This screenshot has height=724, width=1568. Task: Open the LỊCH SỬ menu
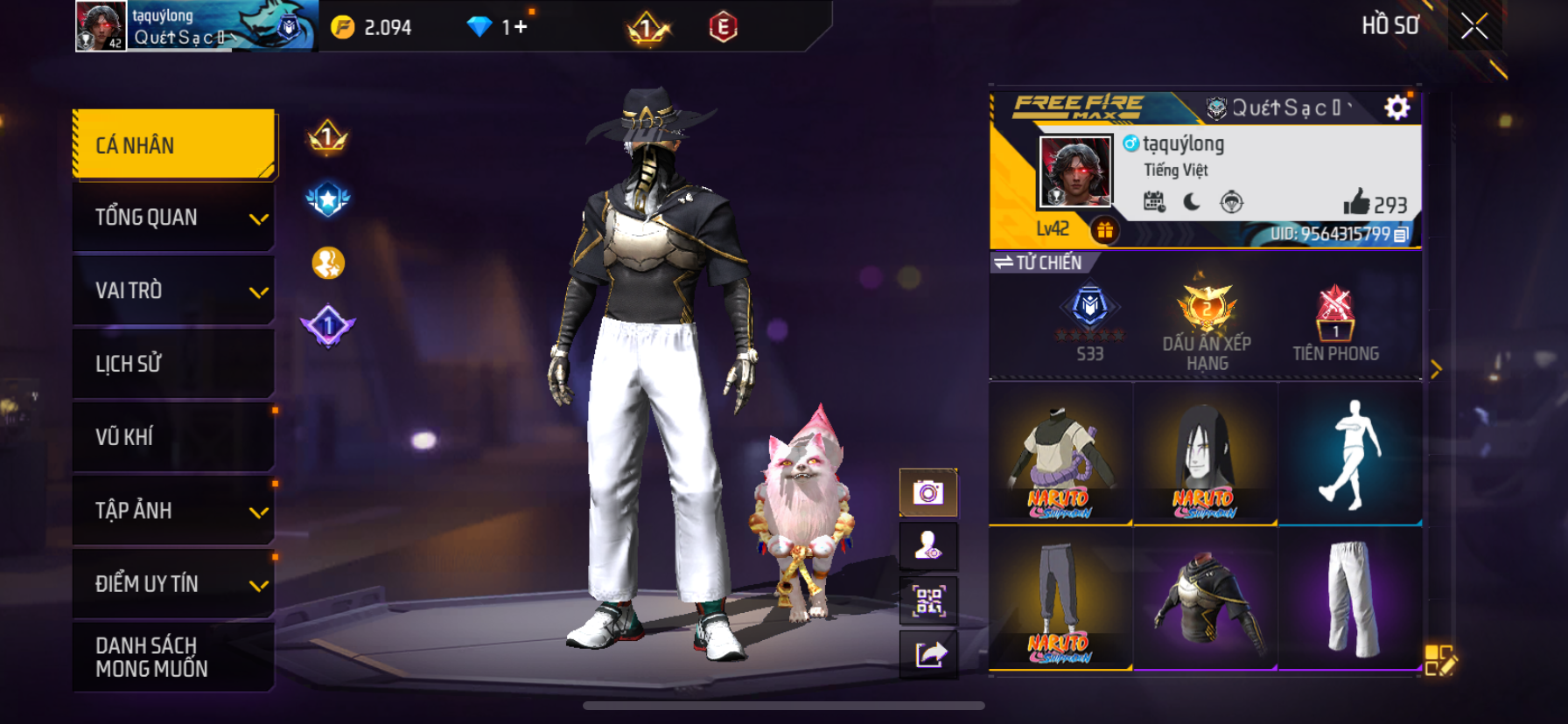coord(174,364)
